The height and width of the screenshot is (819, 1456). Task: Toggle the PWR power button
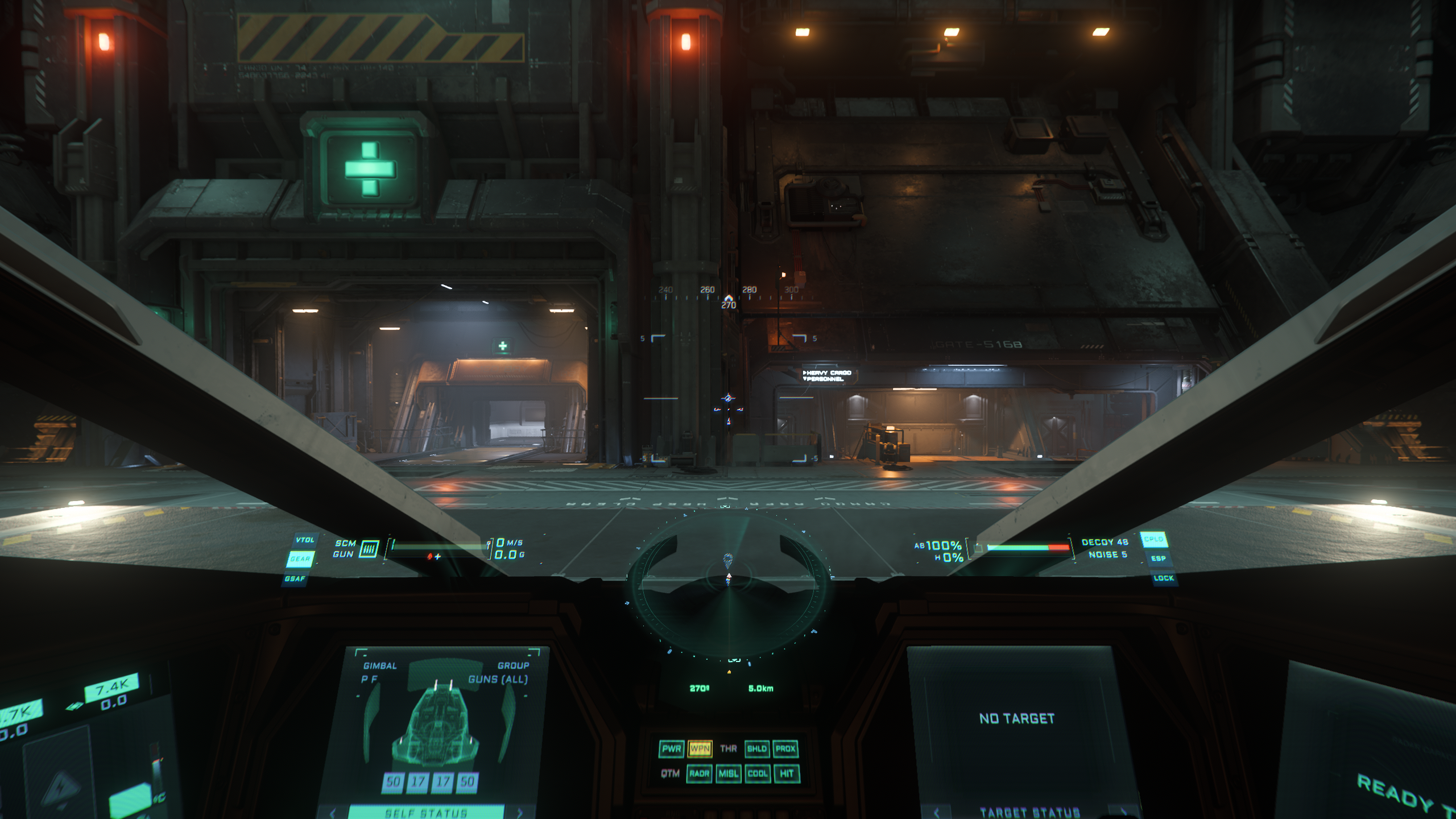pos(671,748)
